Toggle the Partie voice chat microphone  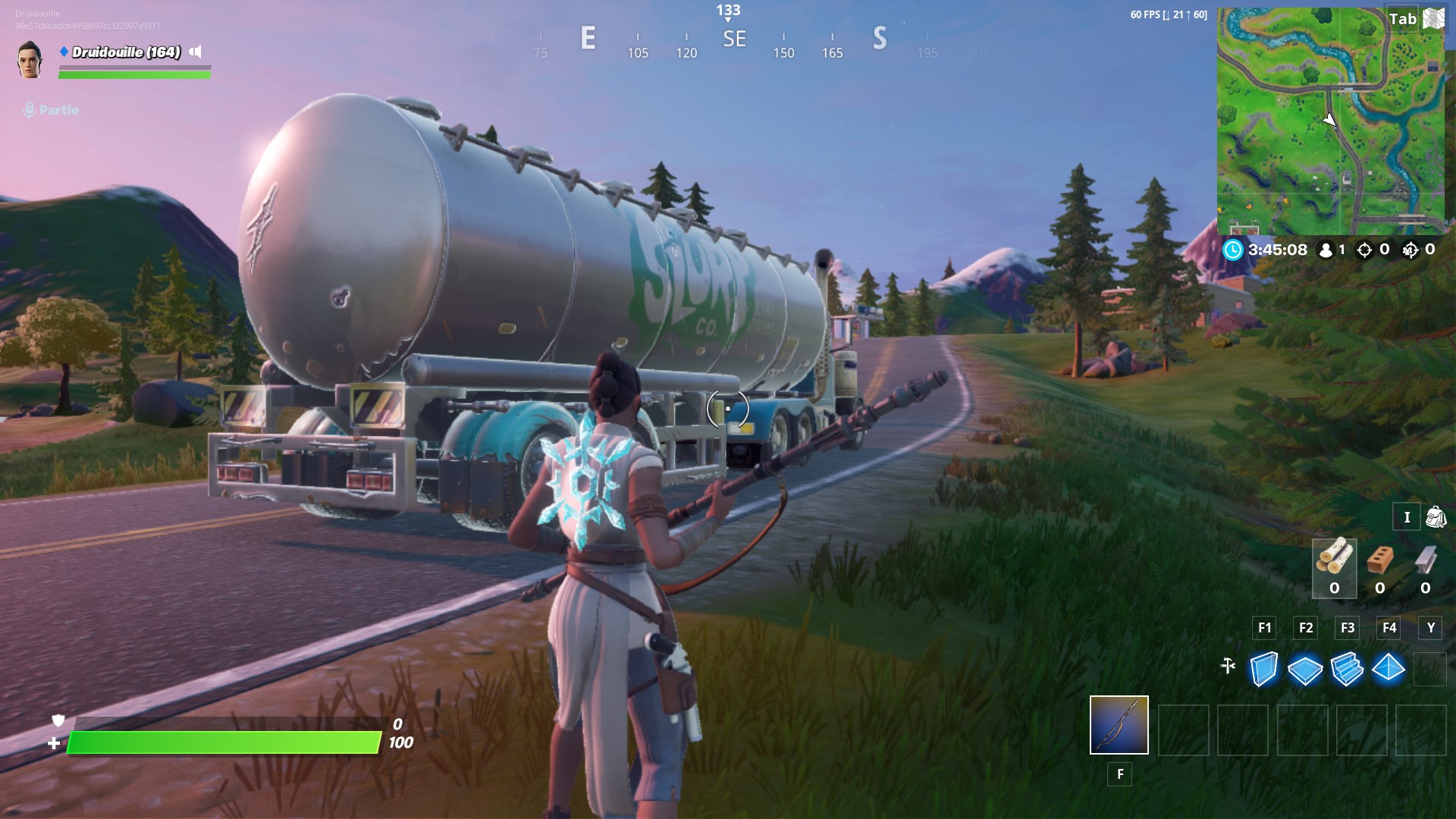(x=29, y=109)
